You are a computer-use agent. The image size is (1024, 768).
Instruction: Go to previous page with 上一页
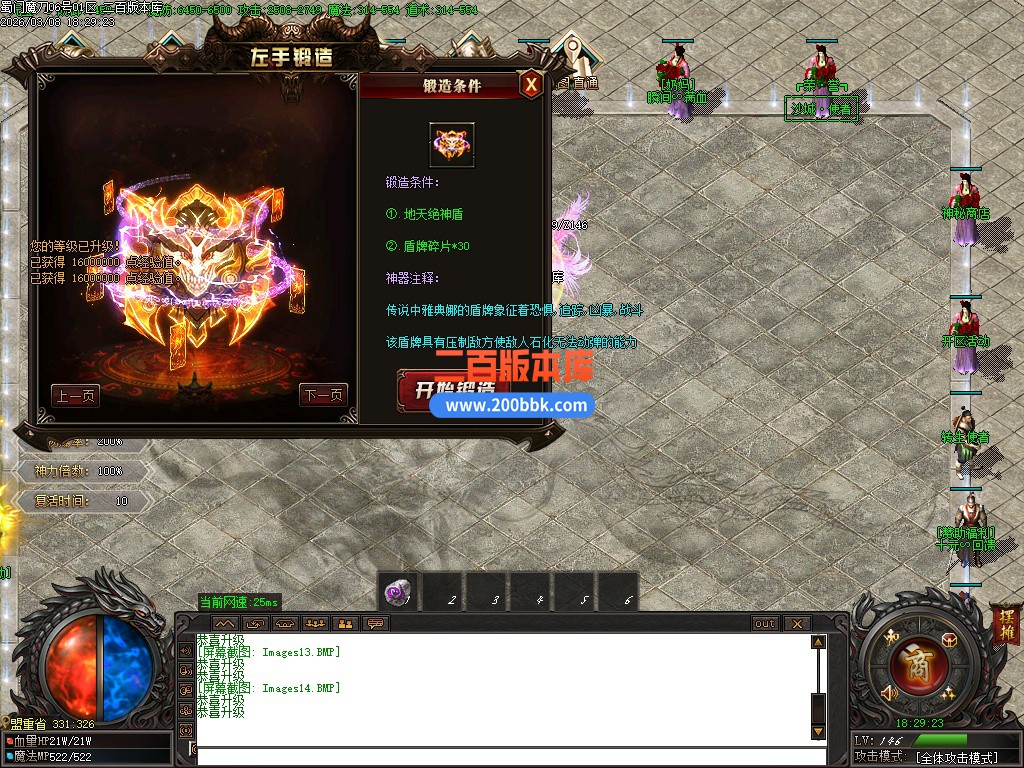click(75, 395)
